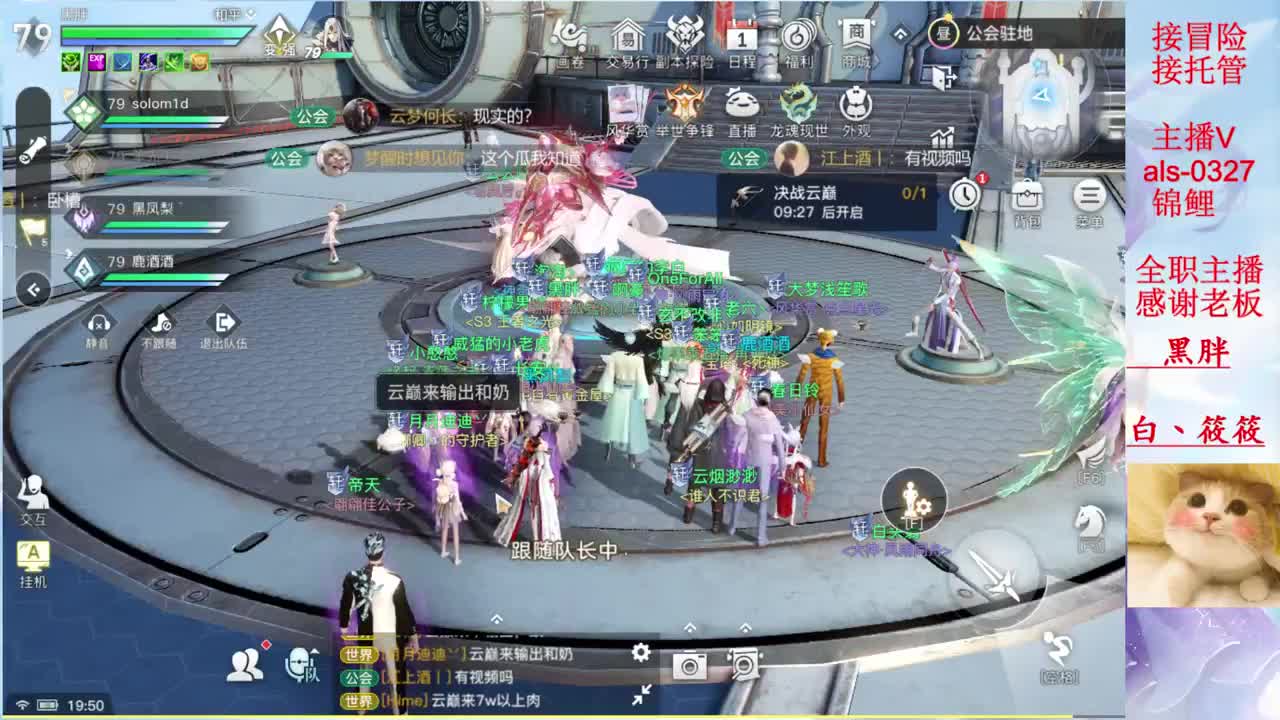Take a screenshot with the camera icon
The height and width of the screenshot is (720, 1280).
[x=690, y=664]
